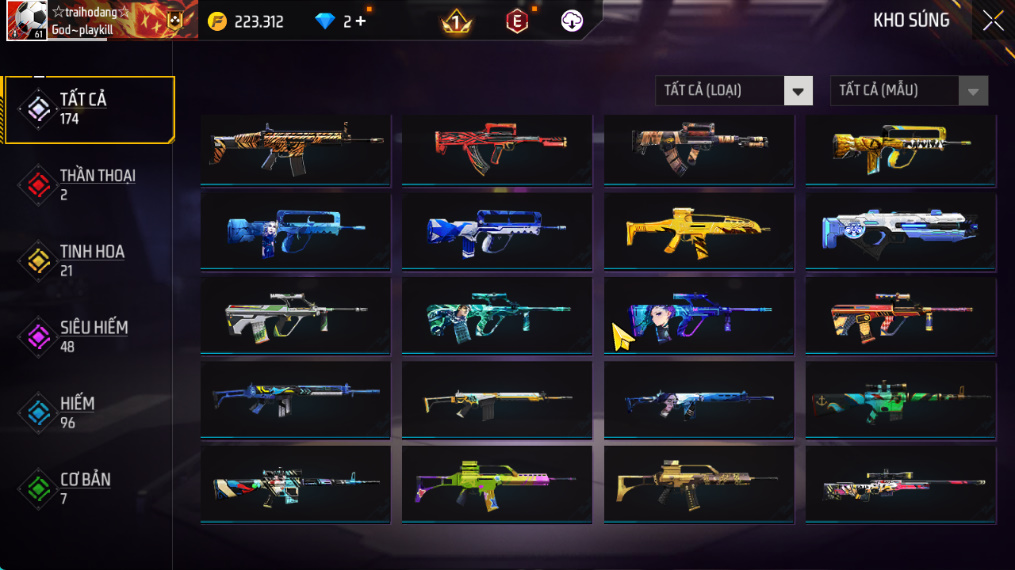Close the Kho Súng weapon vault
This screenshot has height=570, width=1015.
click(x=992, y=21)
